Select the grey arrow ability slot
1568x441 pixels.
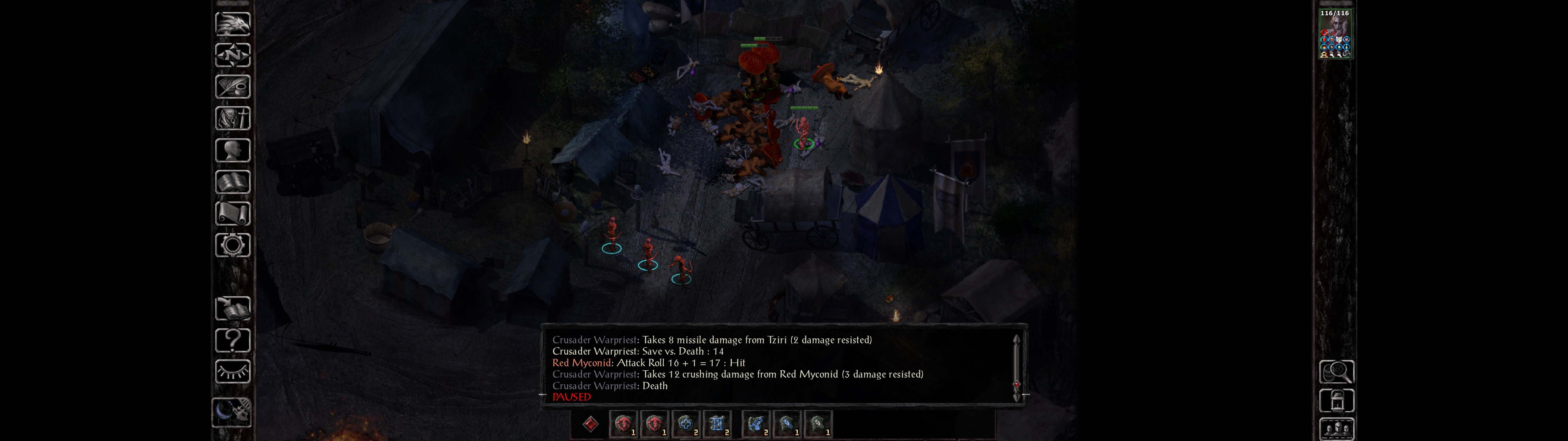point(817,424)
